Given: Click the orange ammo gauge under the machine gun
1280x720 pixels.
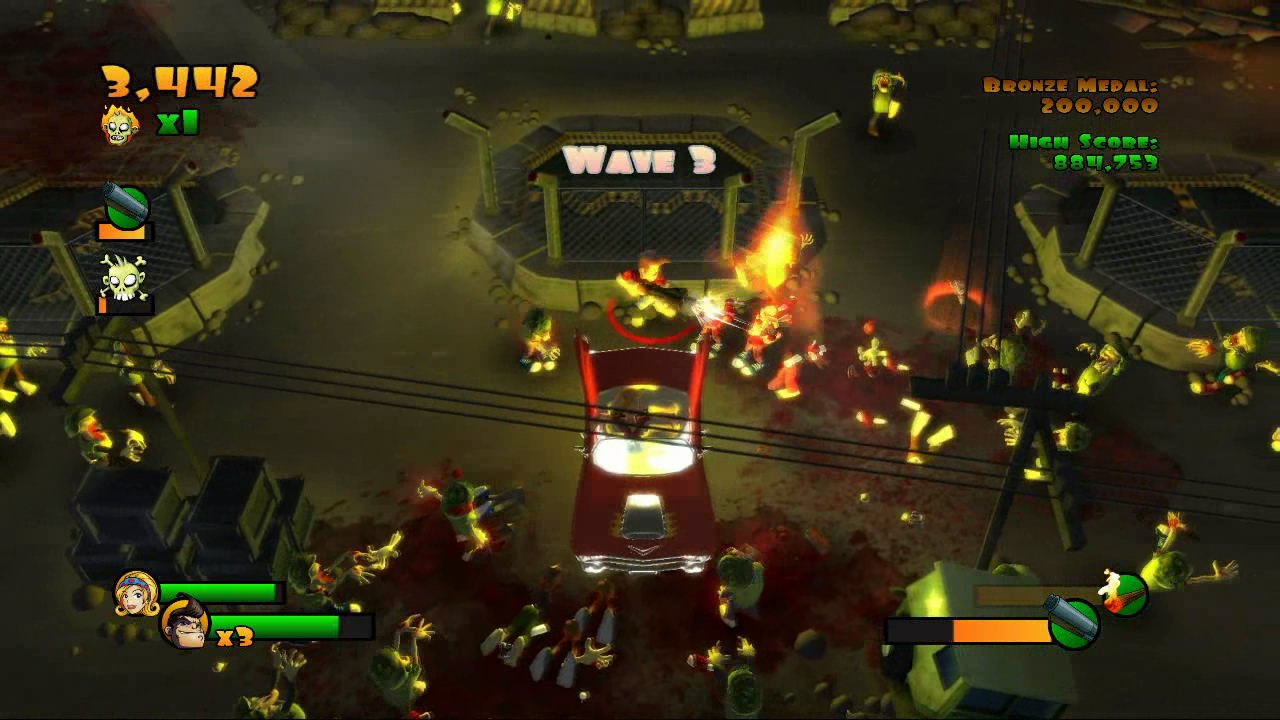Looking at the screenshot, I should point(124,231).
